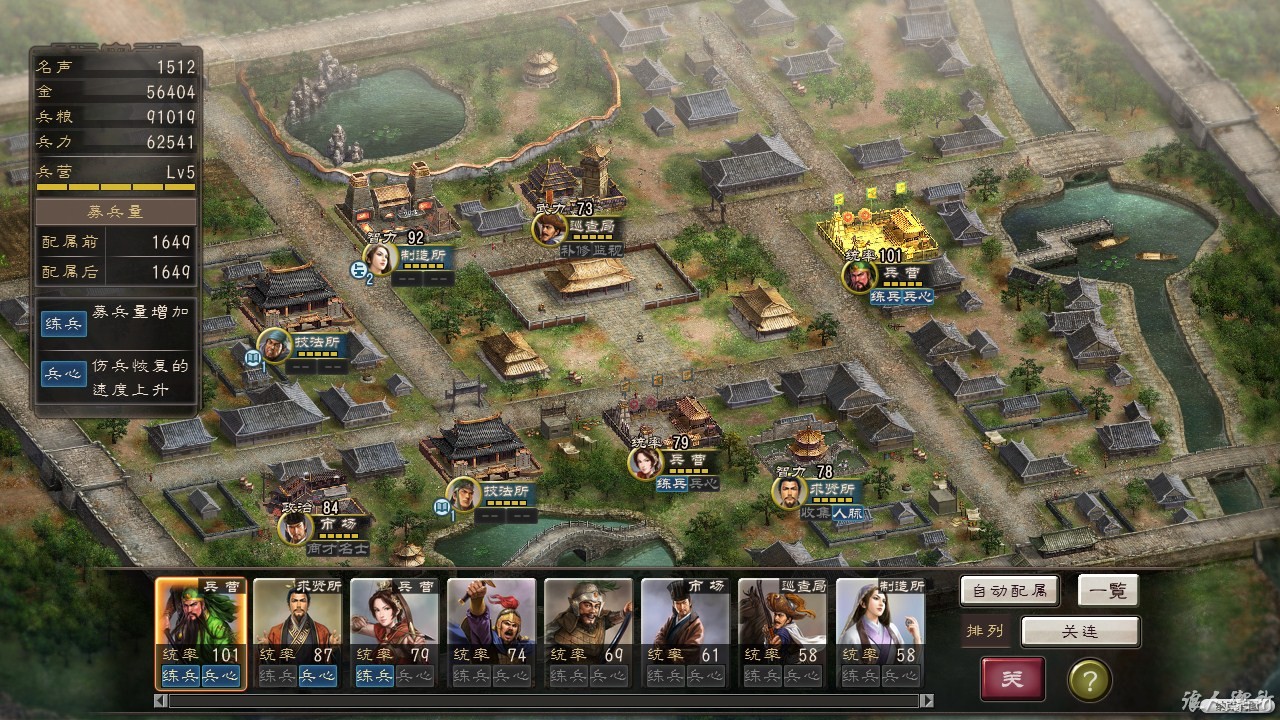Open help with the question mark button

(x=1089, y=680)
